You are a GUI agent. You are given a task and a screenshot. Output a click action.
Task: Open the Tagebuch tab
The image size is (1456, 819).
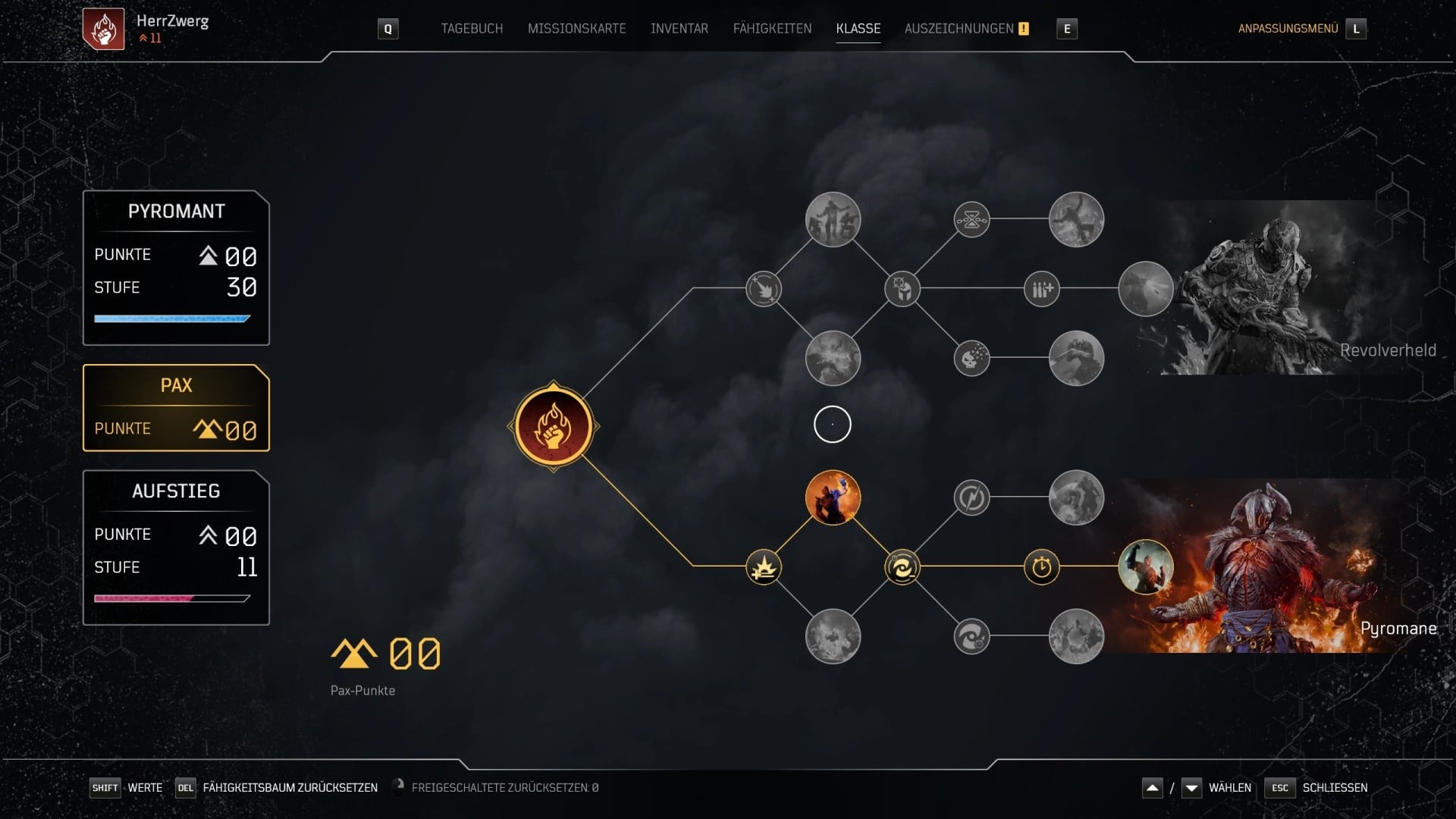coord(472,29)
